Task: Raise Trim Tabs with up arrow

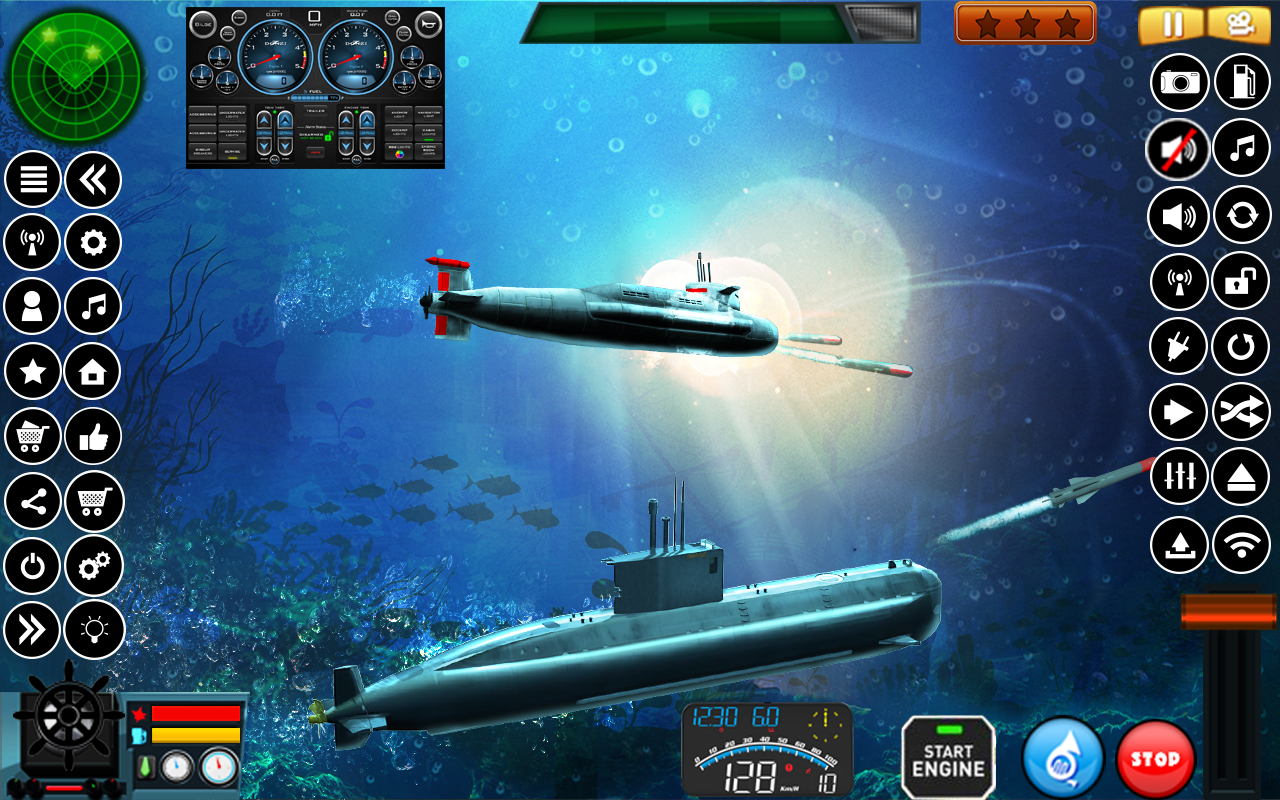Action: pyautogui.click(x=263, y=120)
